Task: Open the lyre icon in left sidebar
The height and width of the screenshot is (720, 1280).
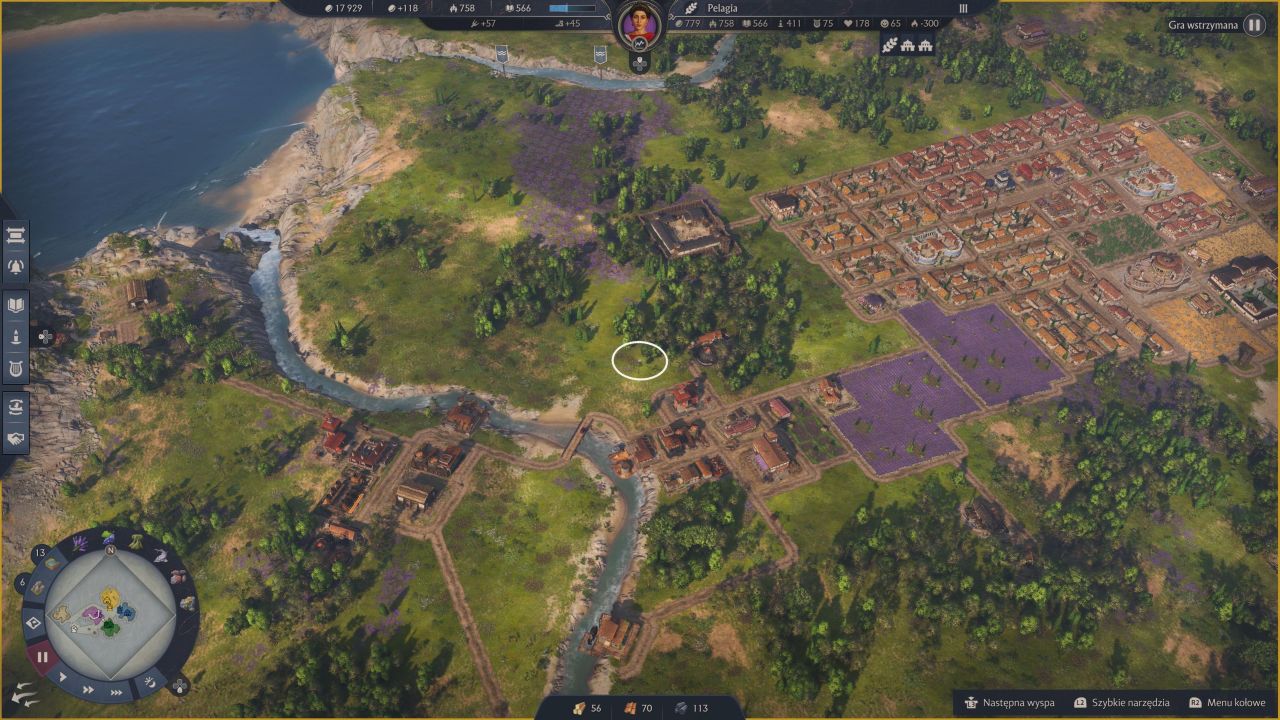Action: coord(16,368)
